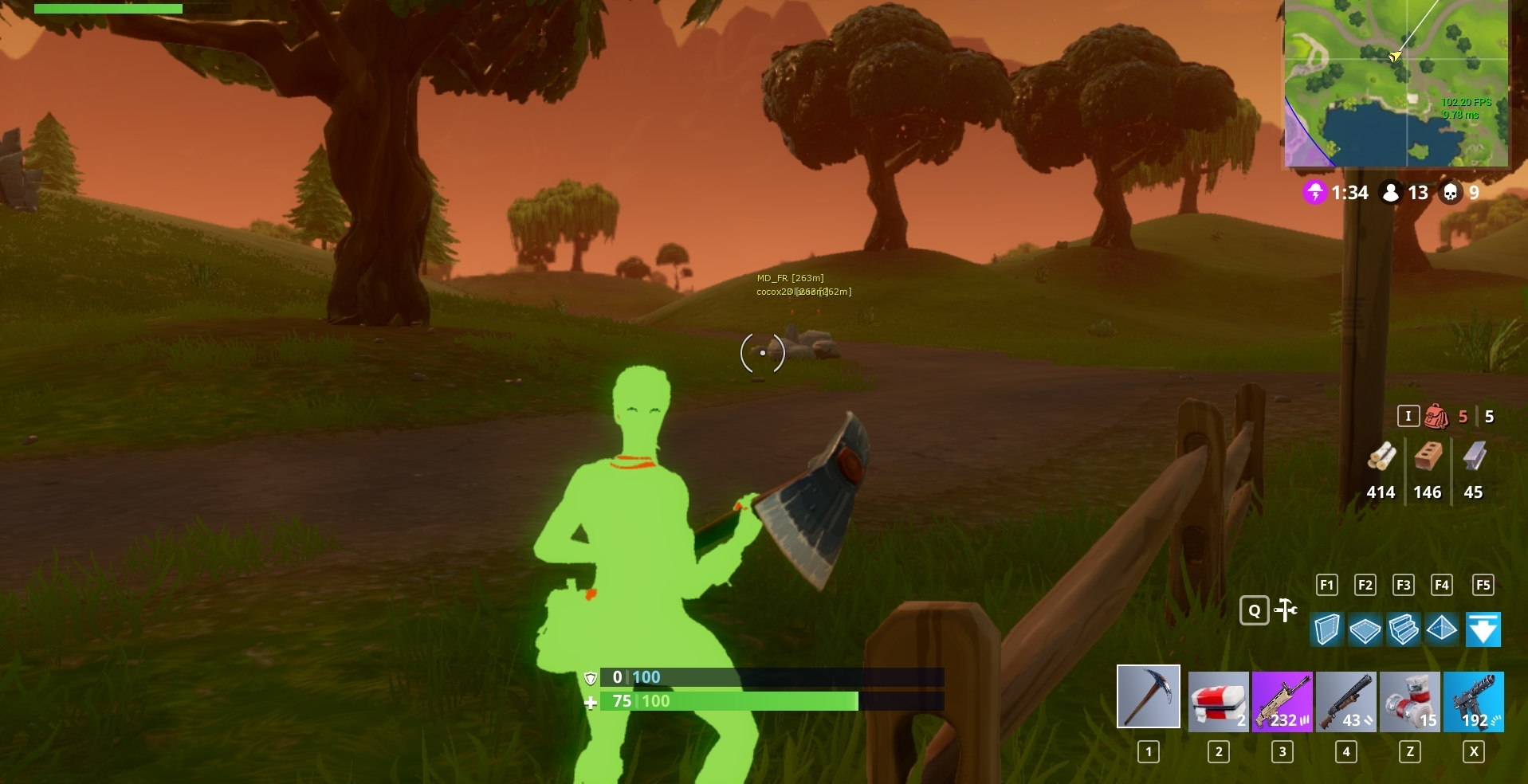Screen dimensions: 1528x784
Task: Open the minimap
Action: point(1396,83)
